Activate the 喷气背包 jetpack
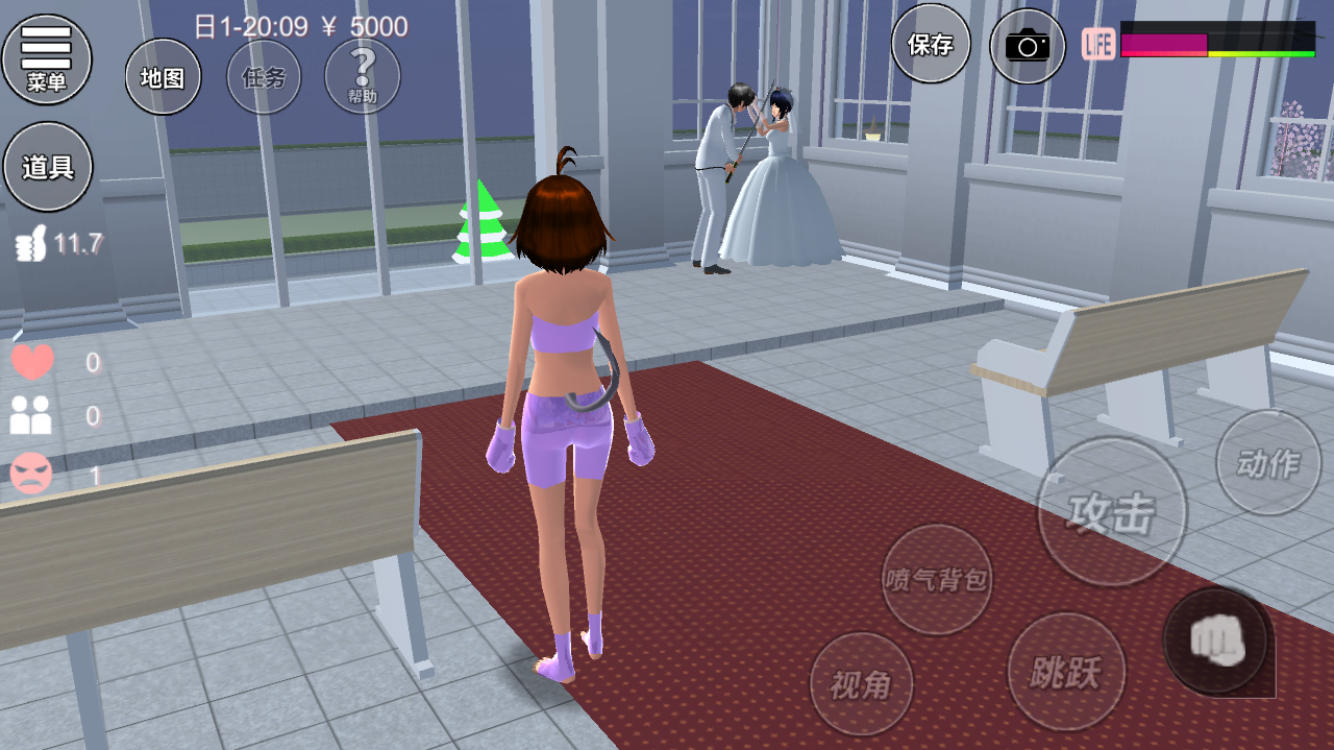The height and width of the screenshot is (750, 1334). click(937, 579)
